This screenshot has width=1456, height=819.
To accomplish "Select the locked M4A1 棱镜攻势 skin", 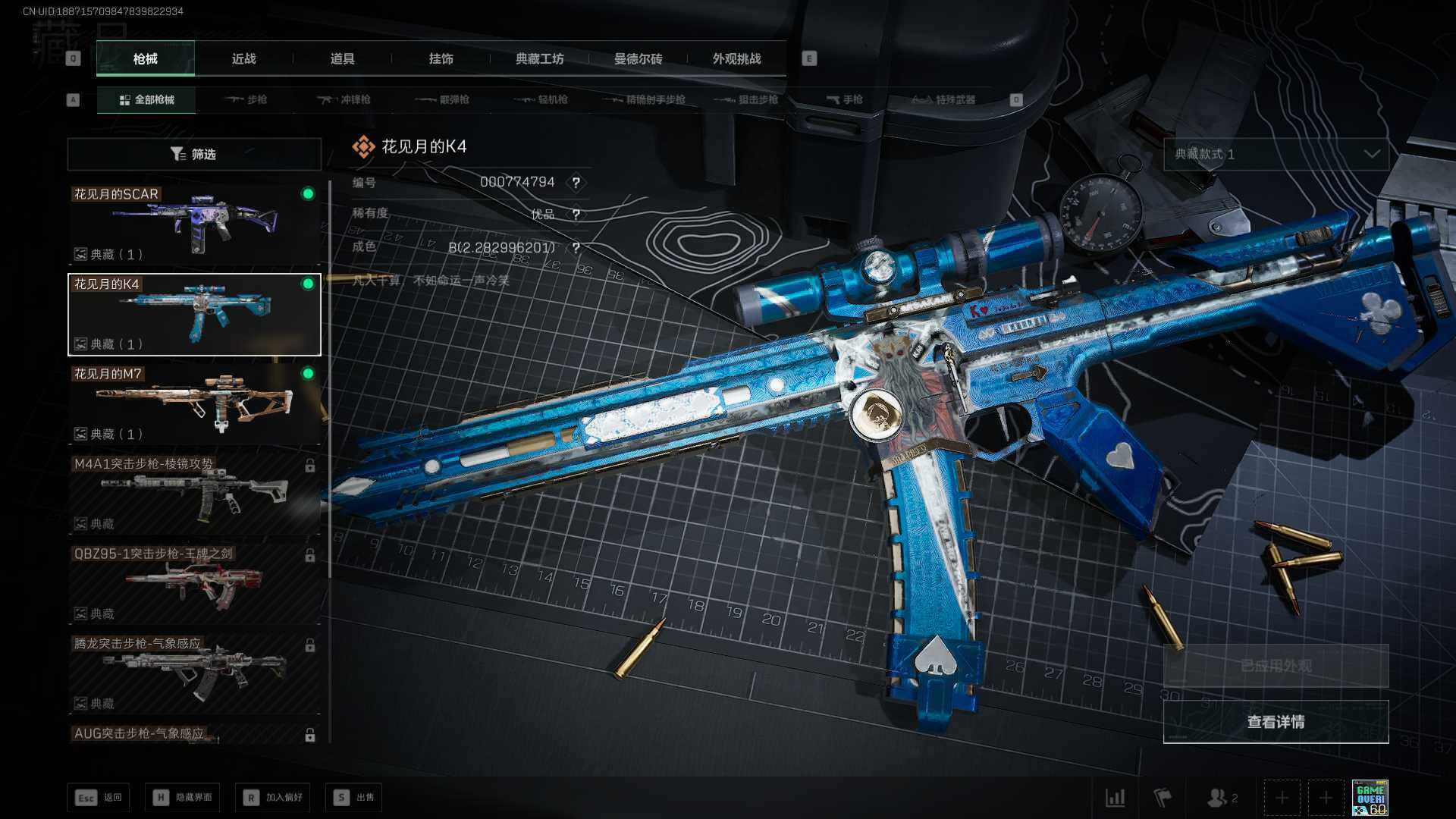I will pyautogui.click(x=194, y=494).
